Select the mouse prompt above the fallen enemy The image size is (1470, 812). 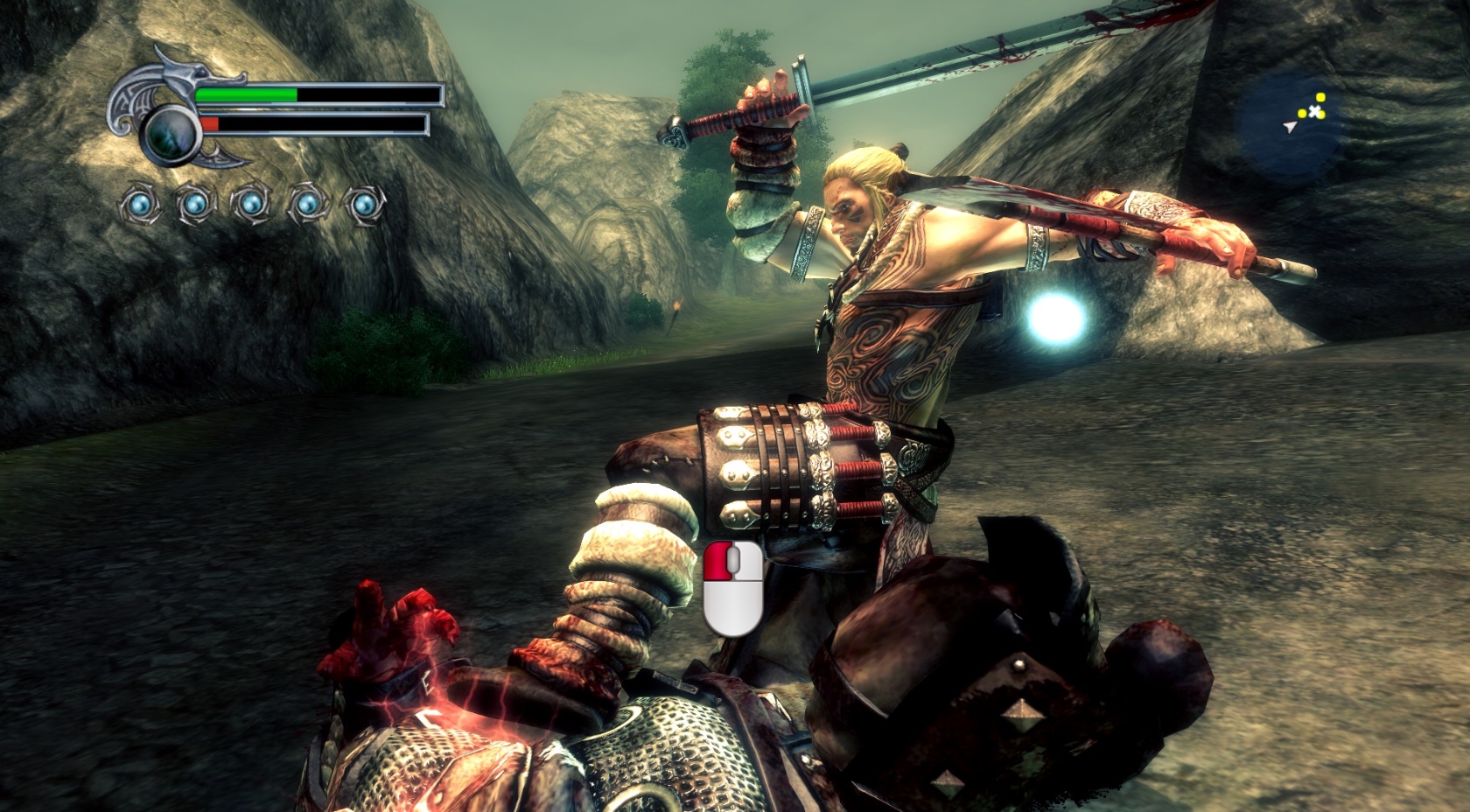click(732, 588)
